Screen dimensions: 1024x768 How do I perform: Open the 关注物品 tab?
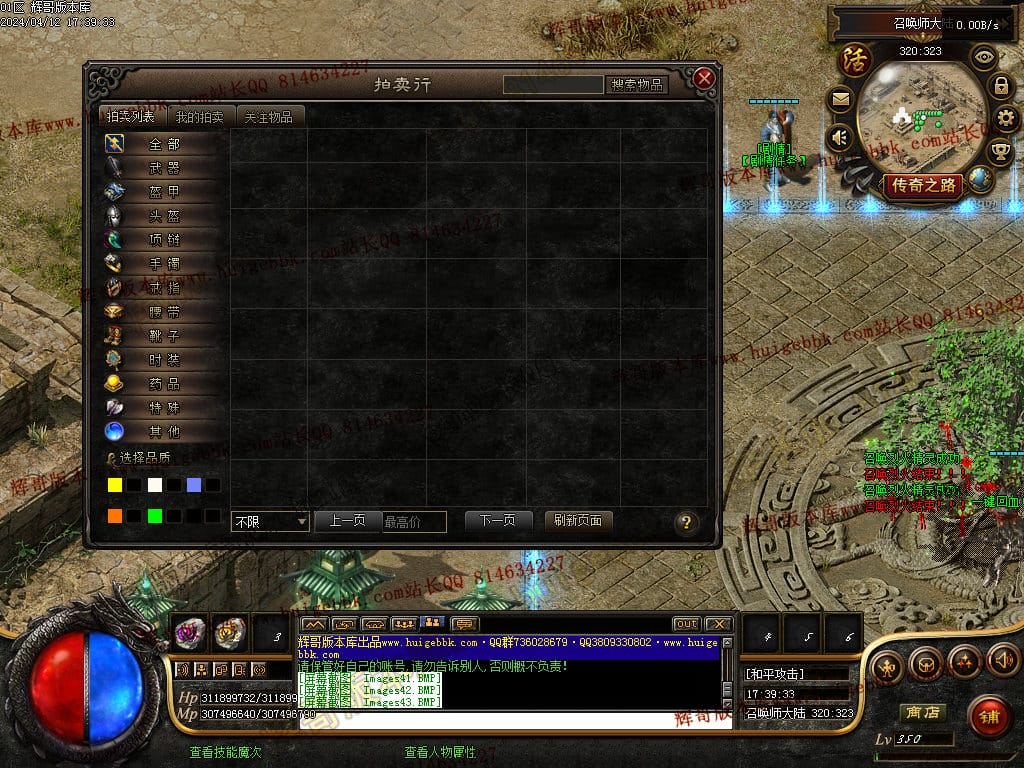(x=269, y=117)
